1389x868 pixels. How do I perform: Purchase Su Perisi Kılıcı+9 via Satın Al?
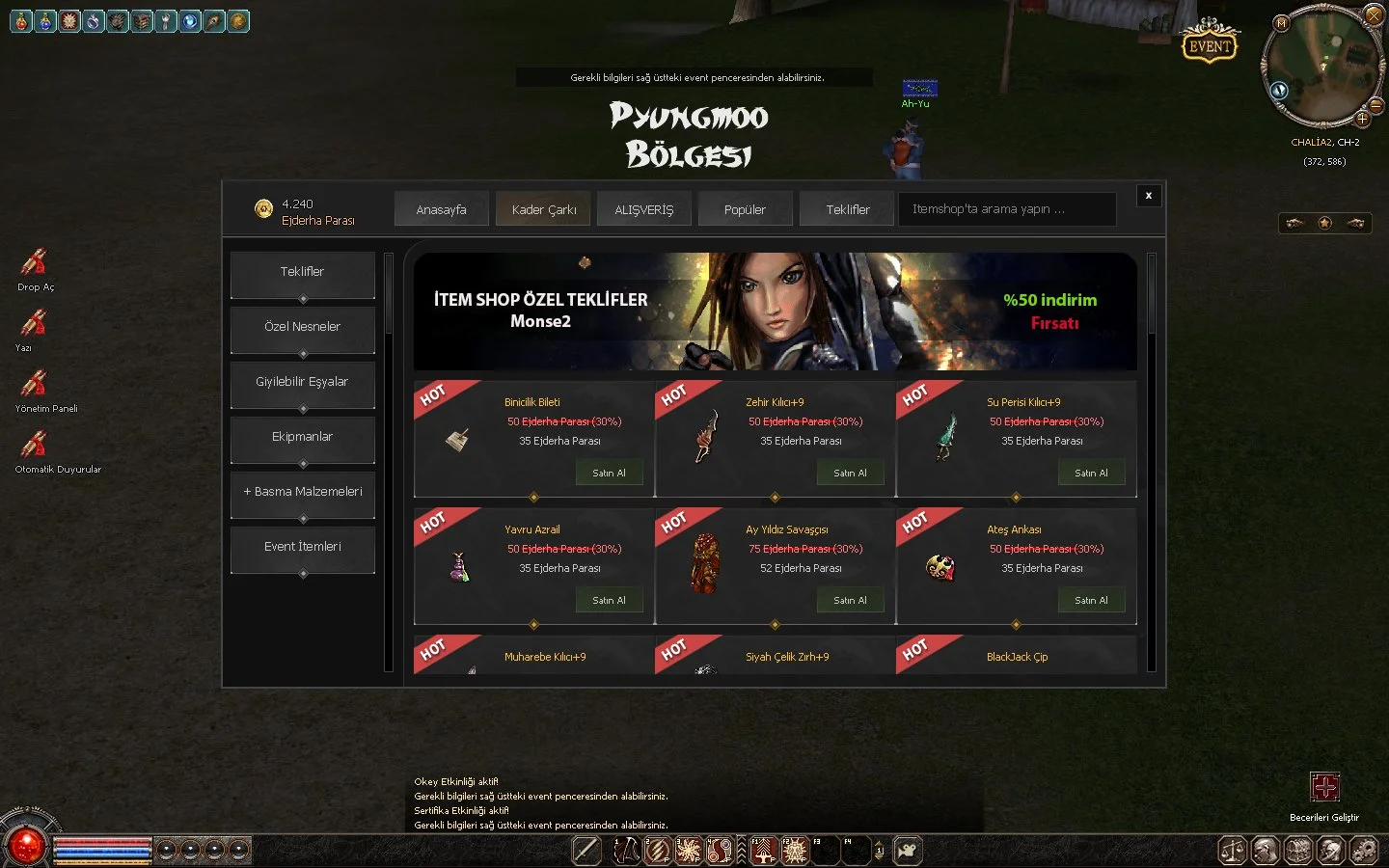coord(1091,473)
